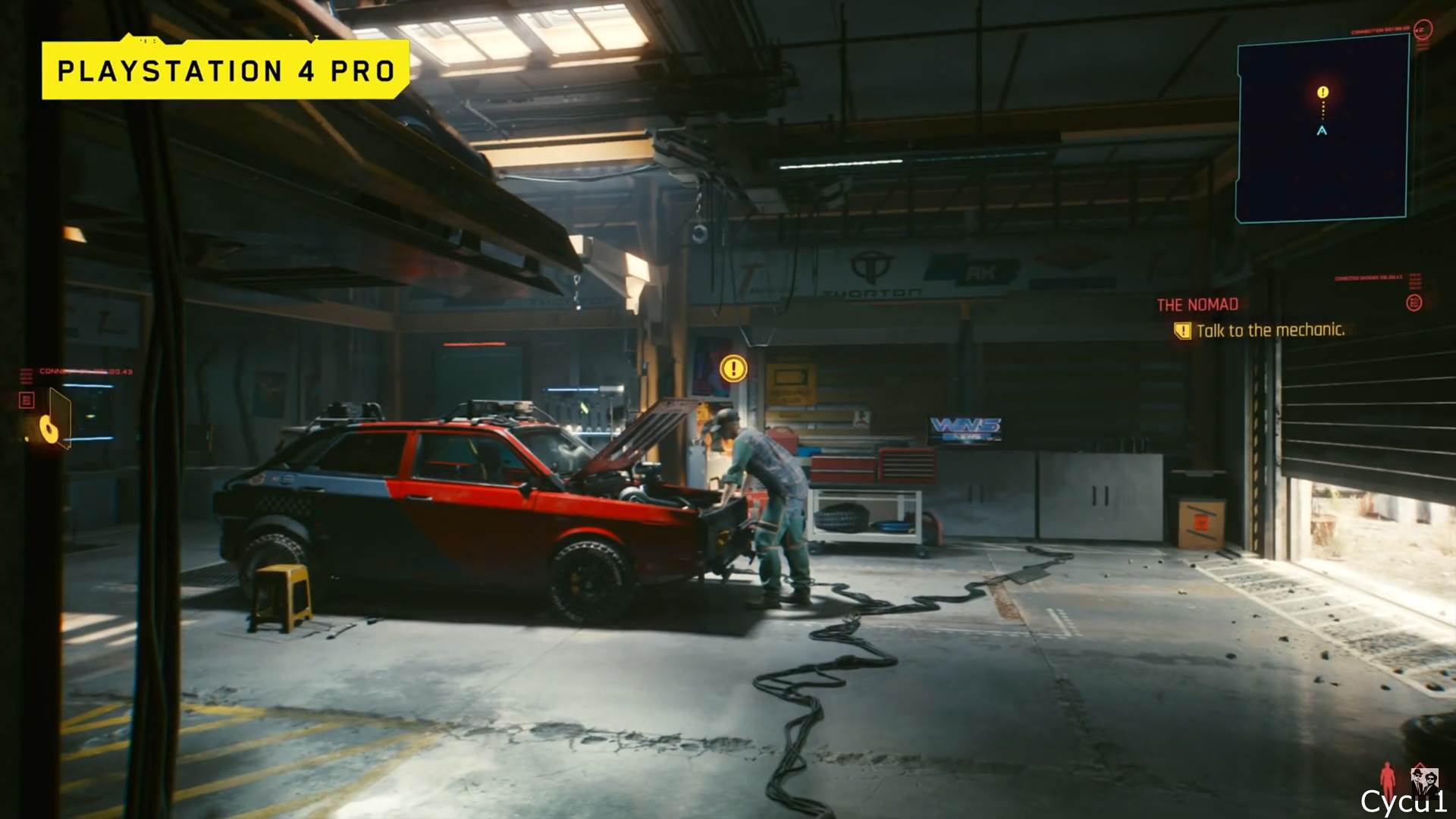Click the red square gateway icon on the left HUD
1456x819 pixels.
pos(25,398)
